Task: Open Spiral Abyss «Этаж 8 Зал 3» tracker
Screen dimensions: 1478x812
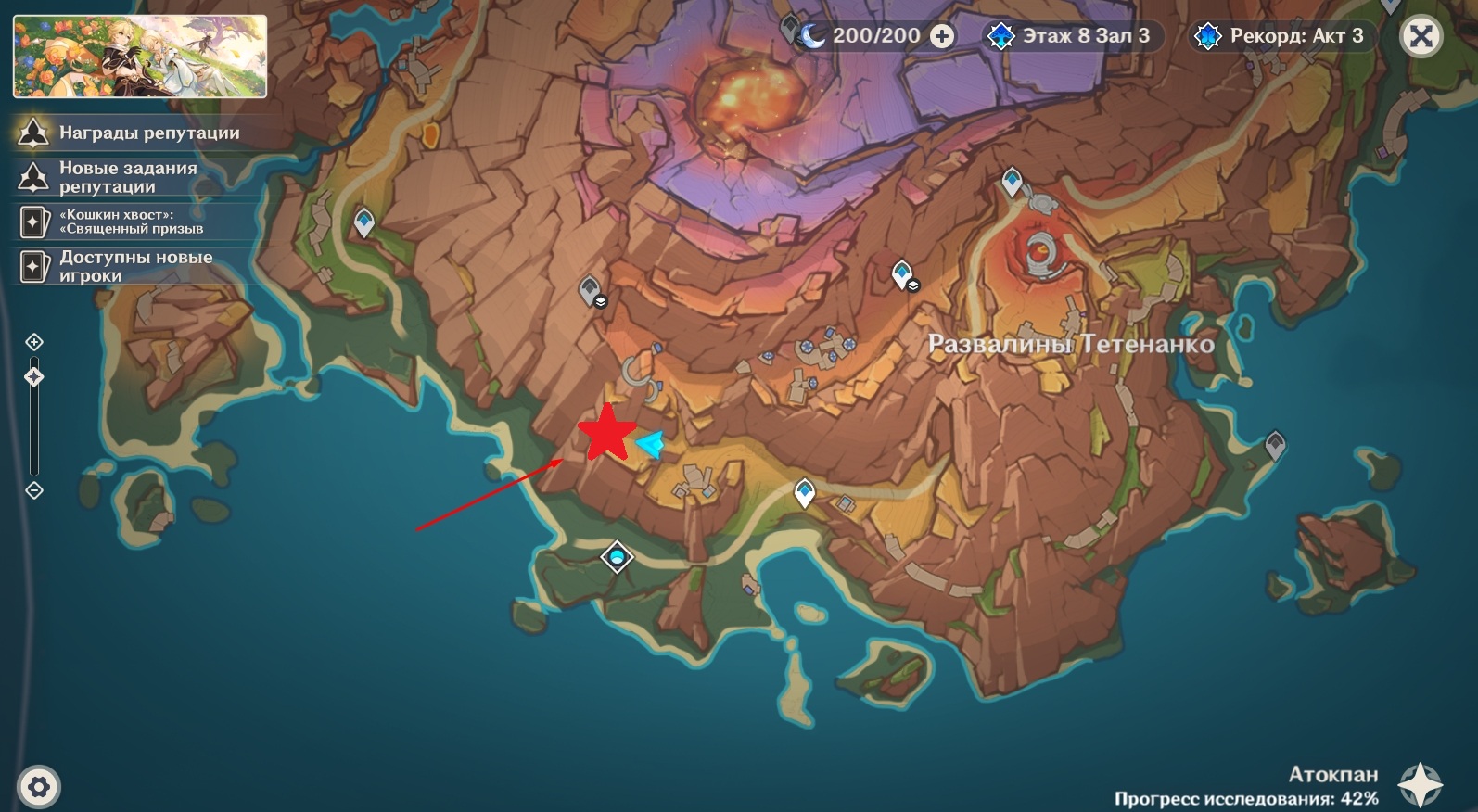Action: (x=1072, y=36)
